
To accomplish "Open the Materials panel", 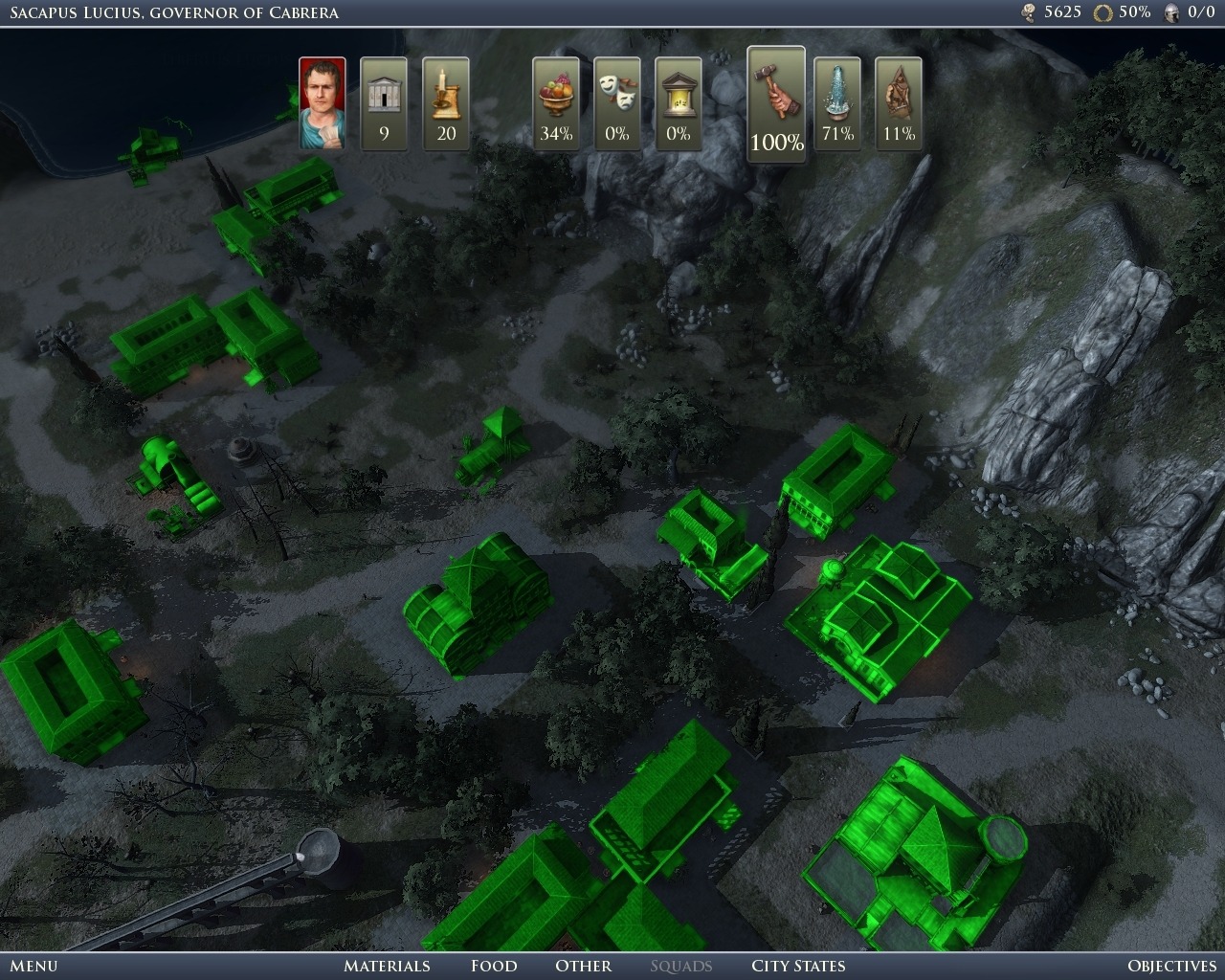I will coord(387,966).
